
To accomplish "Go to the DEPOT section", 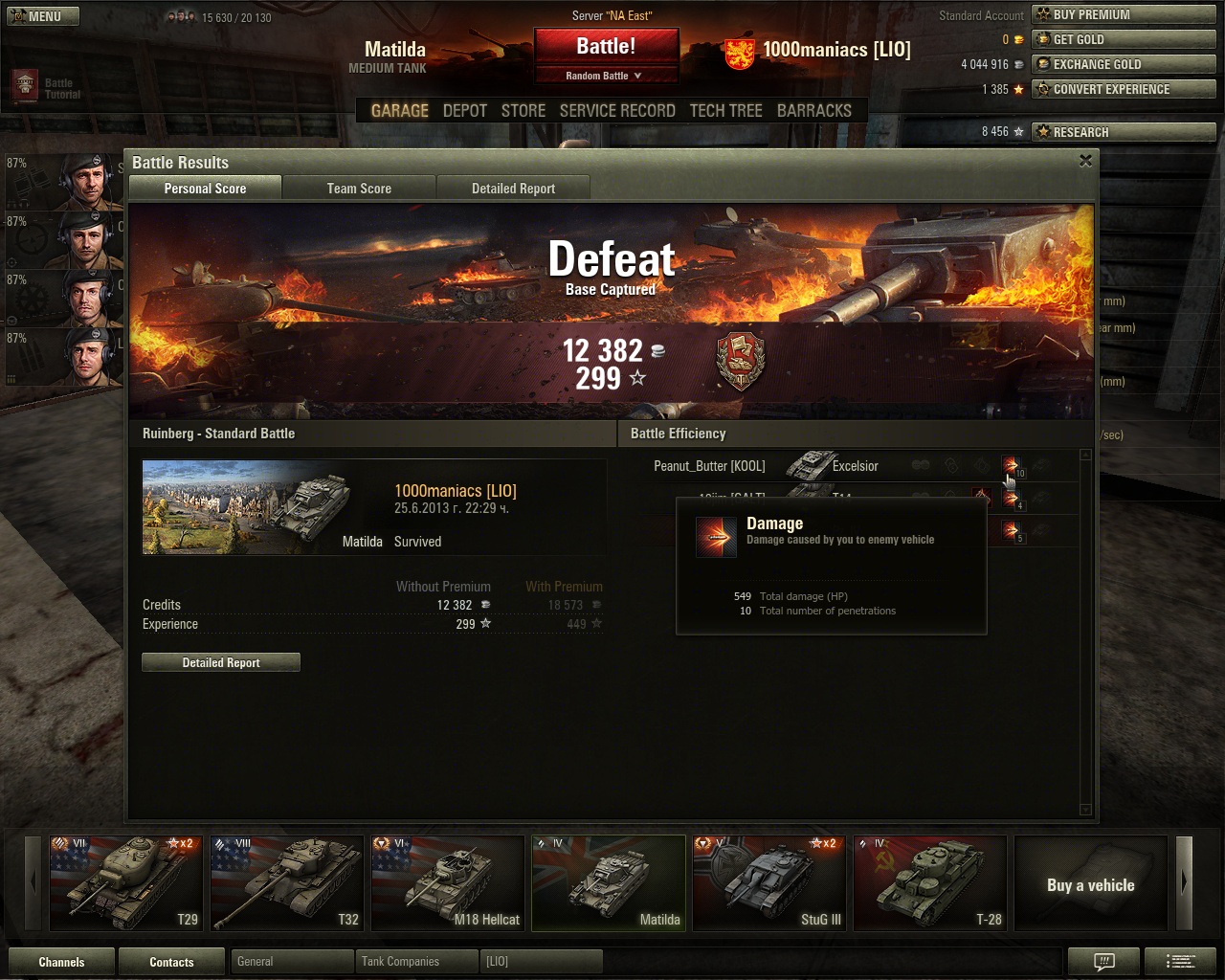I will pyautogui.click(x=465, y=111).
